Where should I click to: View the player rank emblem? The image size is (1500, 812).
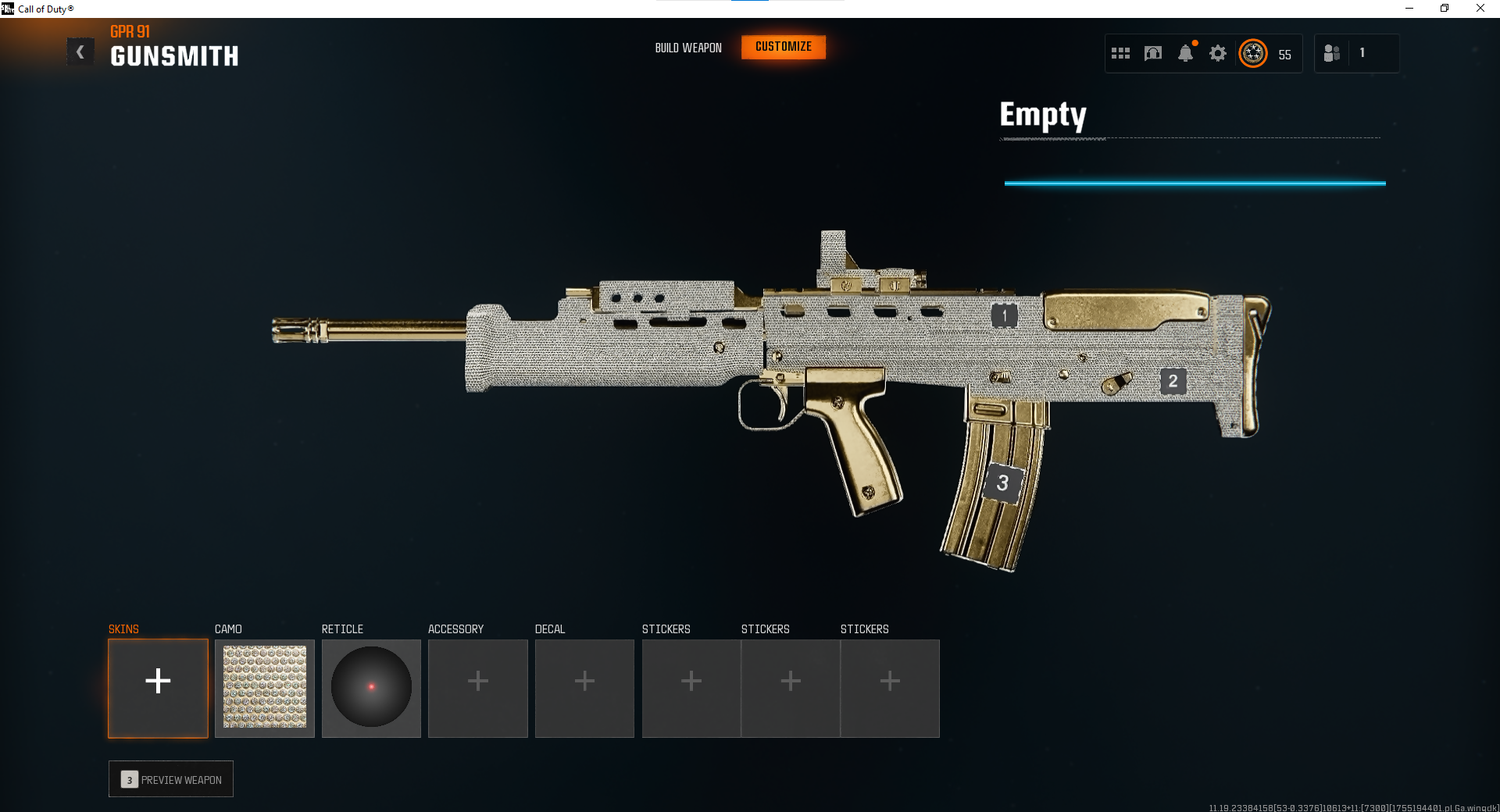pos(1253,53)
